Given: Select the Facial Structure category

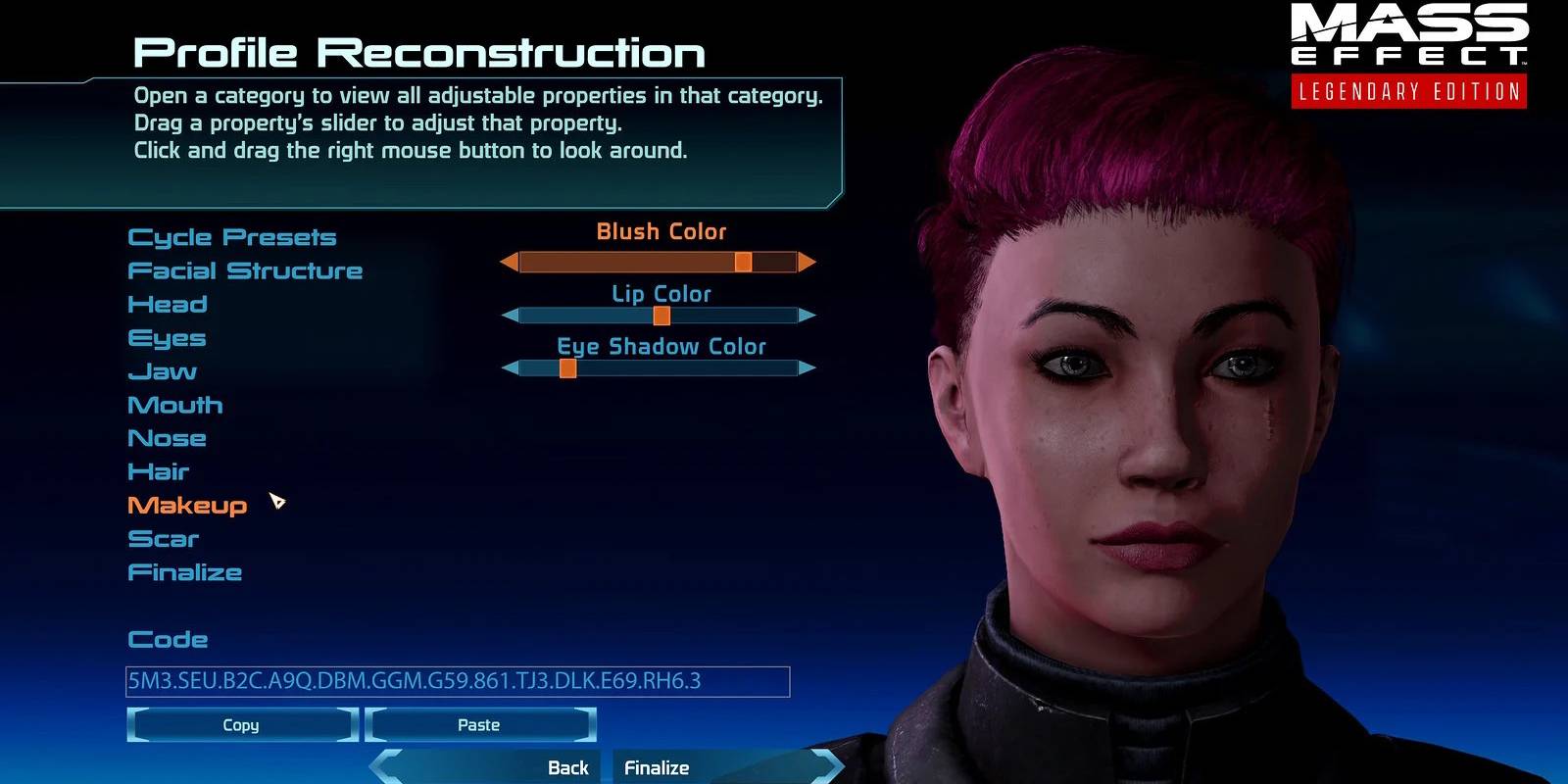Looking at the screenshot, I should tap(245, 270).
